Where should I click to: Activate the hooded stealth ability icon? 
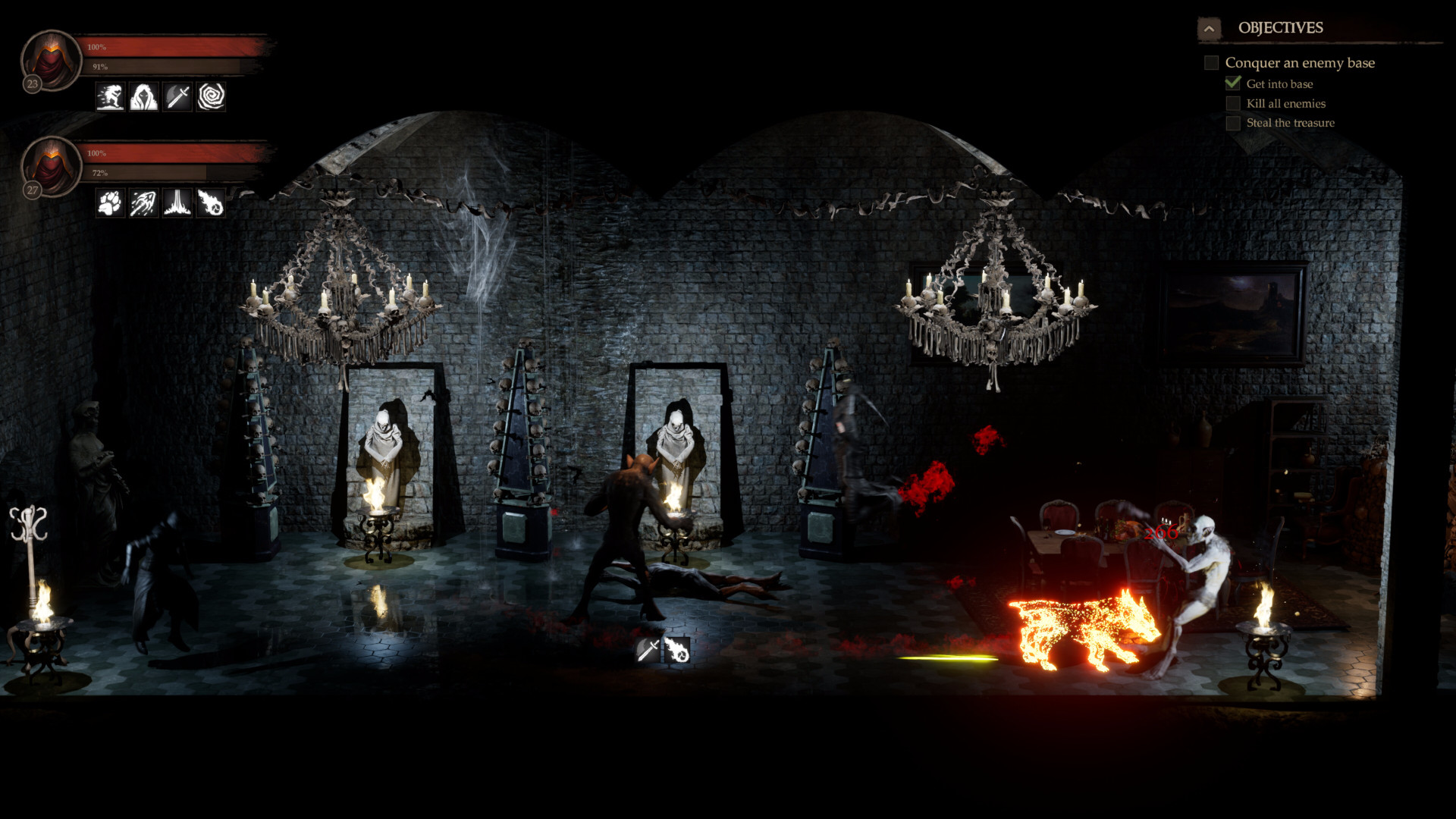143,97
